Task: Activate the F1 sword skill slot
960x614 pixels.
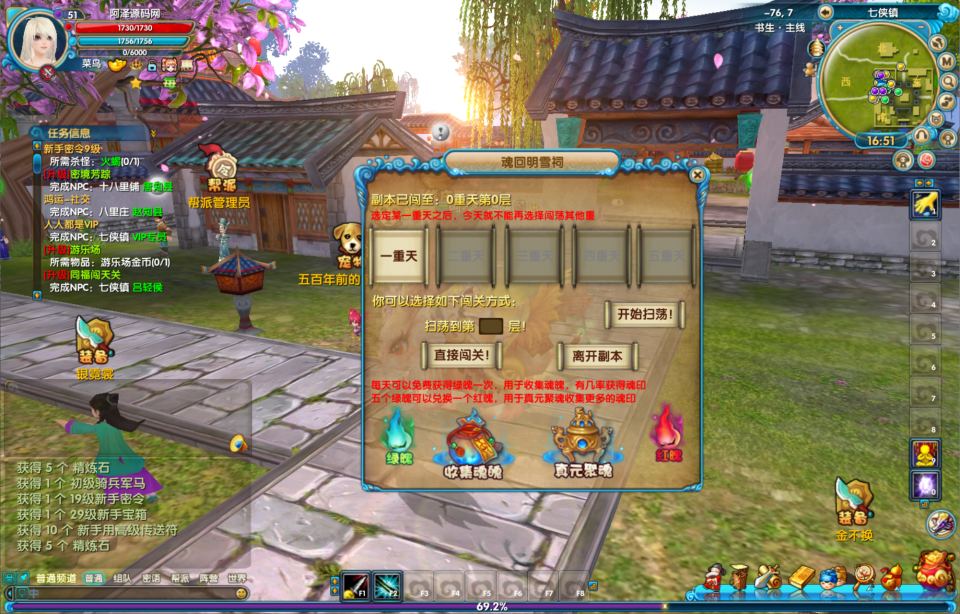Action: (356, 584)
